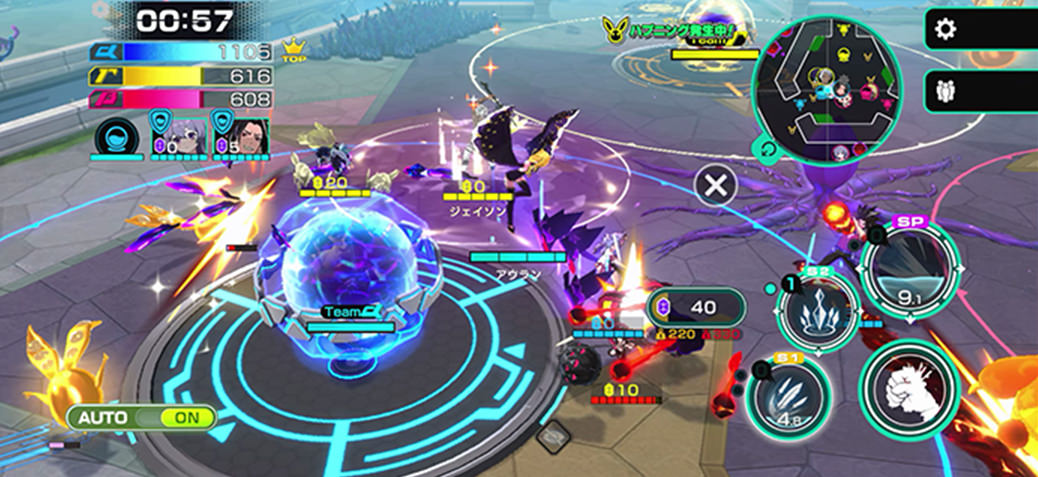Cancel with the round X button
Screen dimensions: 1038x477
(716, 184)
